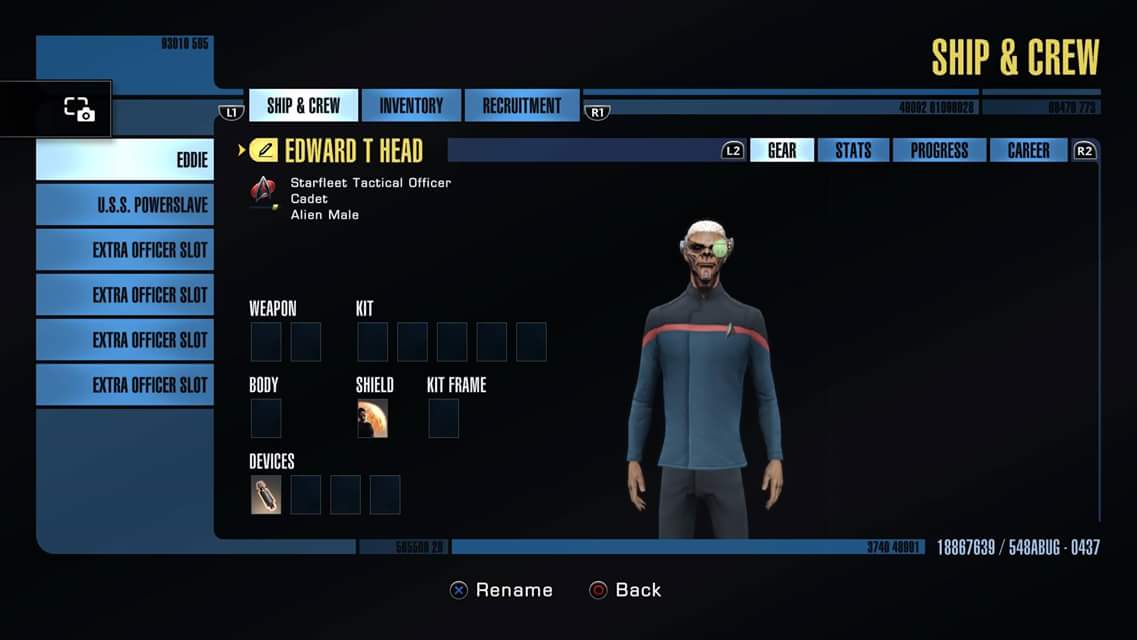
Task: Switch to the Ship & Crew tab
Action: (303, 106)
